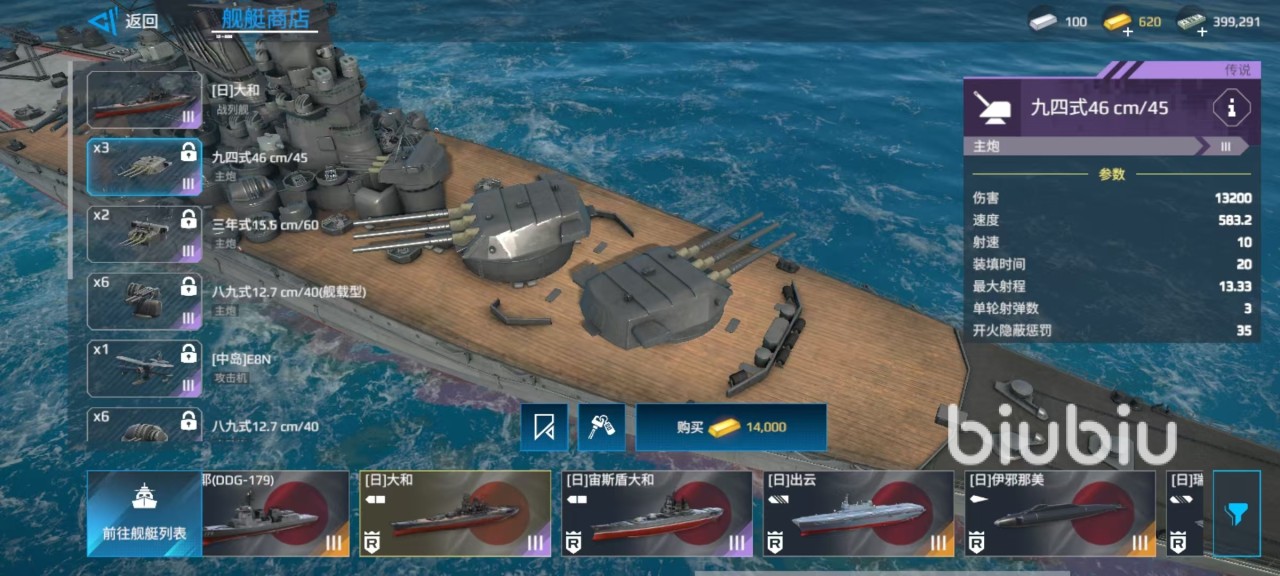Add cash using the plus by 399,291
Image resolution: width=1280 pixels, height=576 pixels.
(1201, 32)
